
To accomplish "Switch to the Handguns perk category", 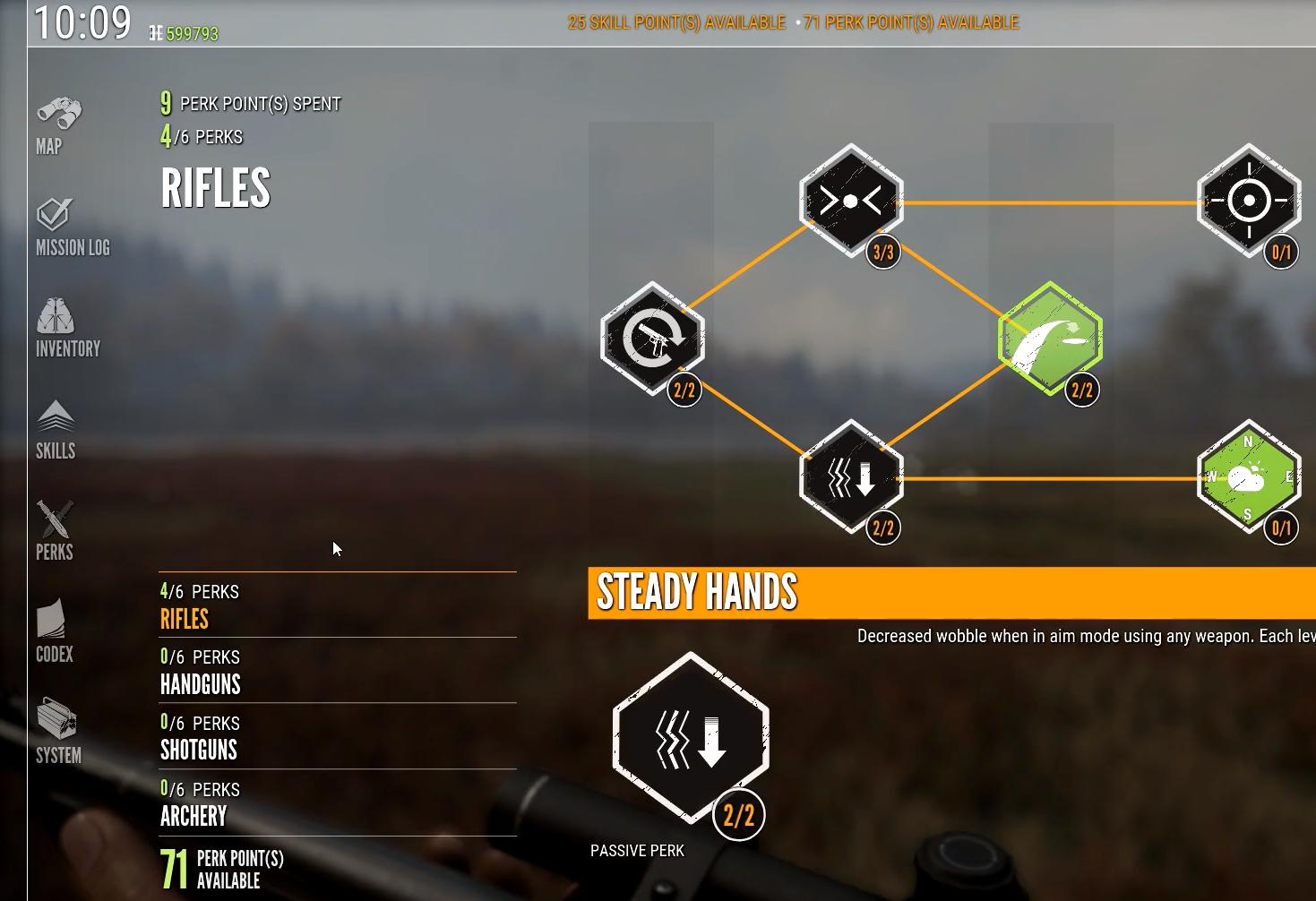I will [201, 684].
